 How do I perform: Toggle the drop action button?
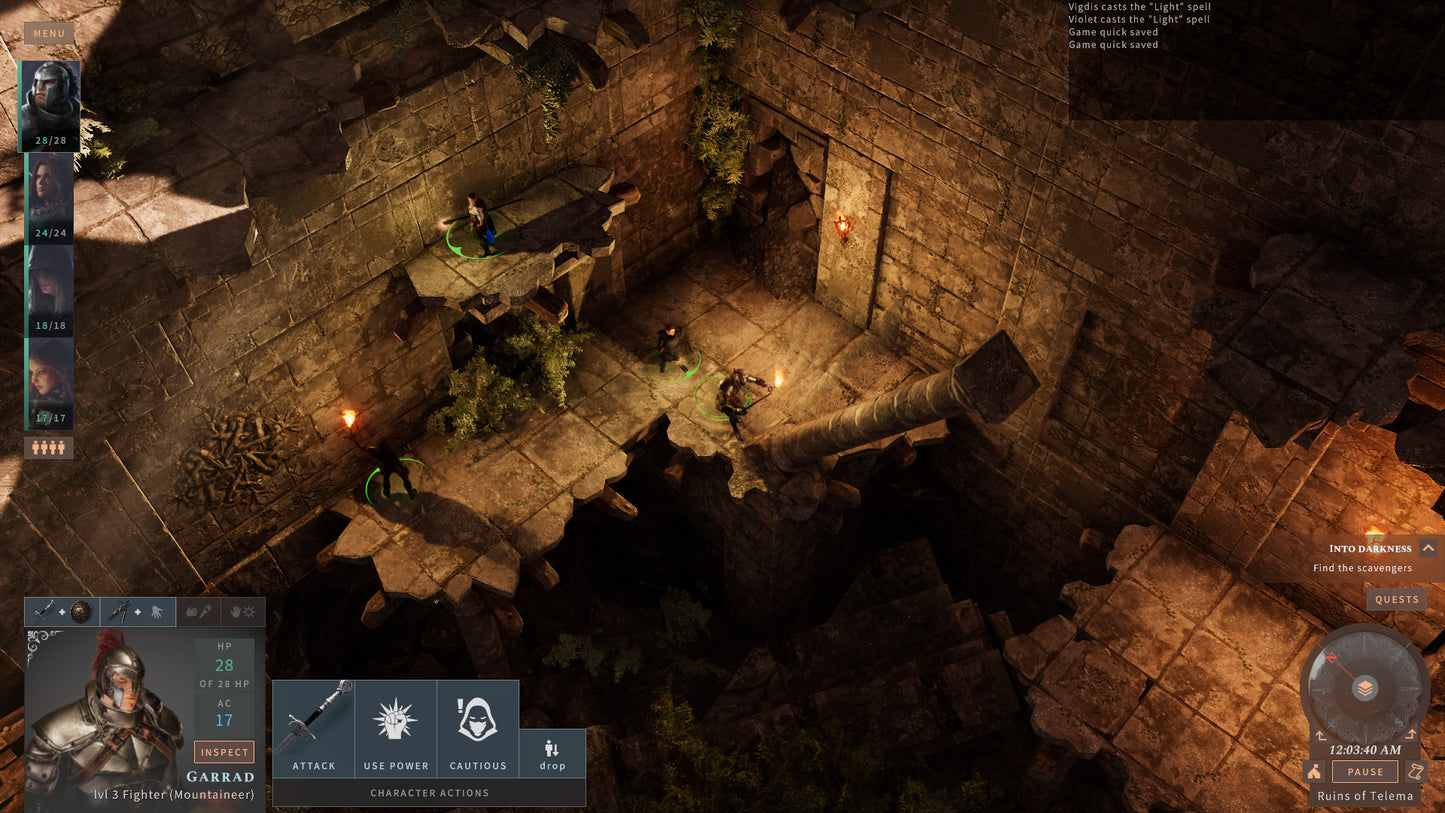click(x=551, y=750)
